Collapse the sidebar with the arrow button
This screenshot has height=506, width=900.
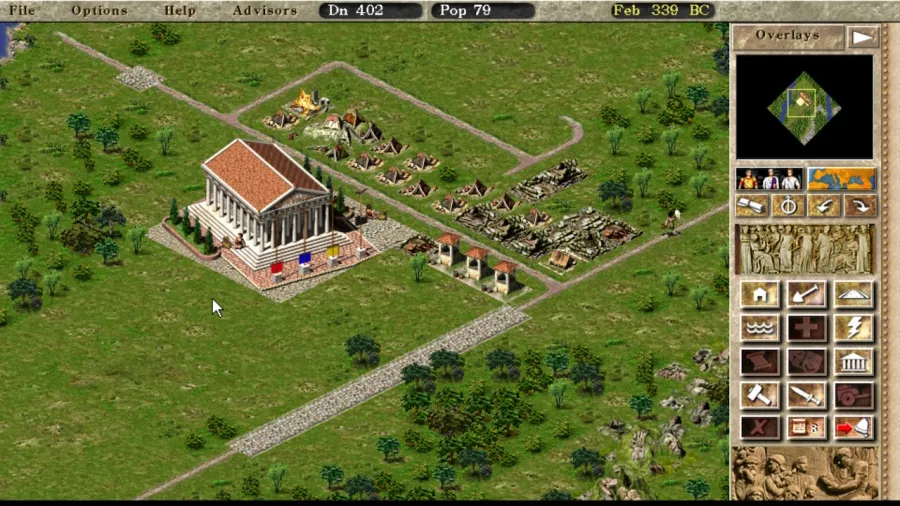click(862, 37)
